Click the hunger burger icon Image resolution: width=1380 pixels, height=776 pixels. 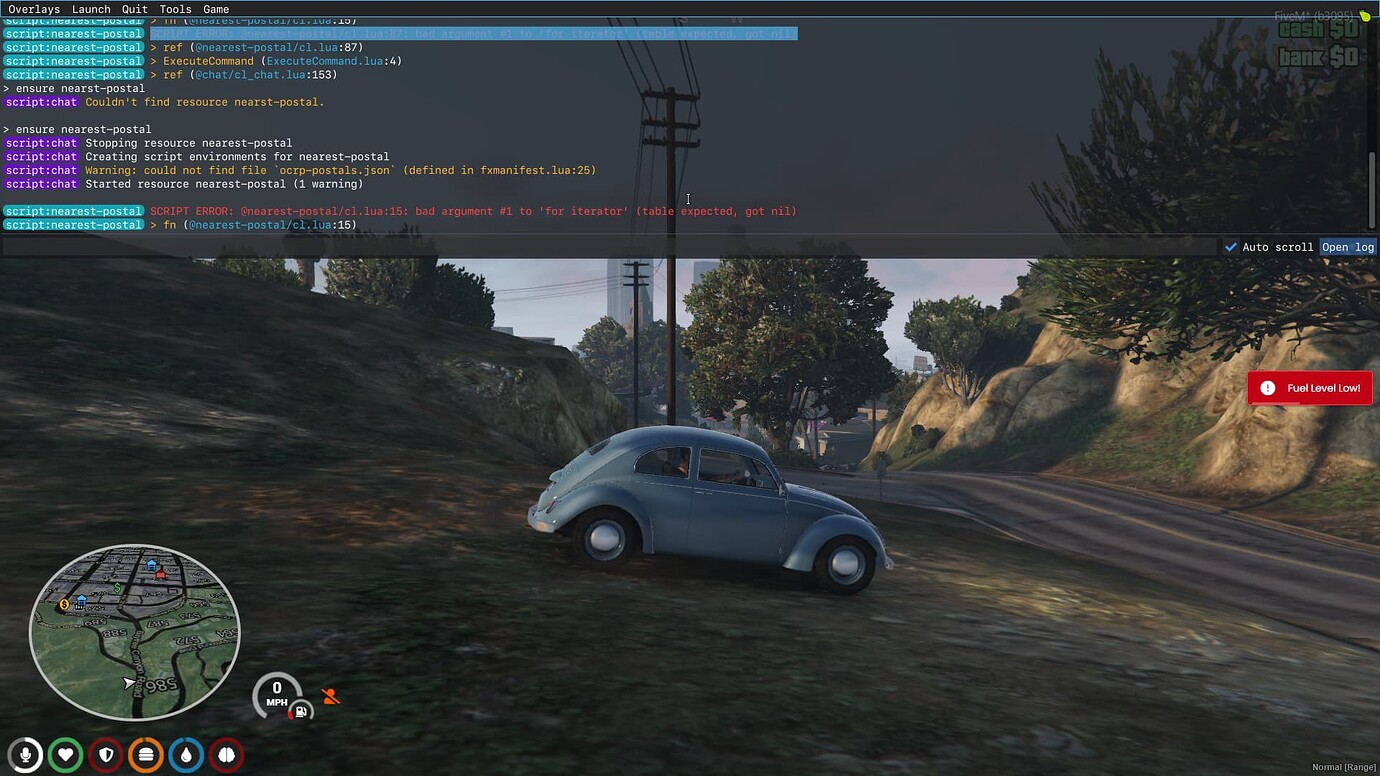point(146,755)
